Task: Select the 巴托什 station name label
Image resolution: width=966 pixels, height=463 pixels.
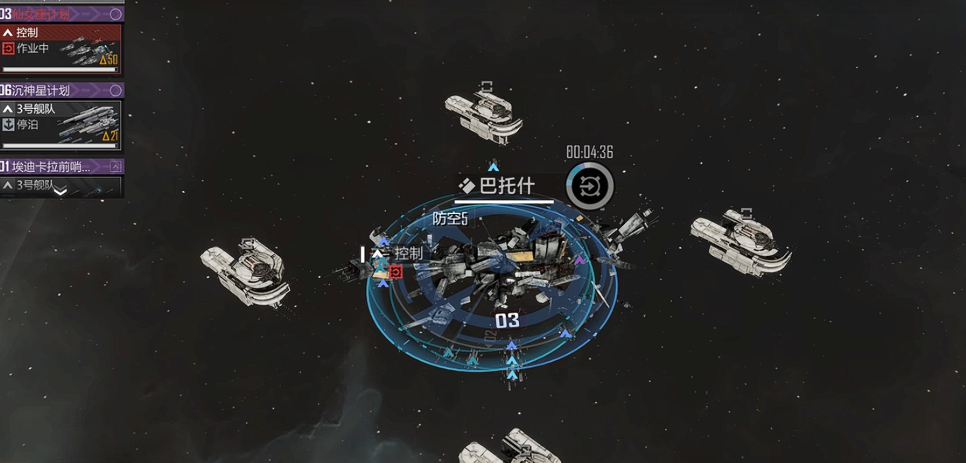Action: pyautogui.click(x=503, y=186)
